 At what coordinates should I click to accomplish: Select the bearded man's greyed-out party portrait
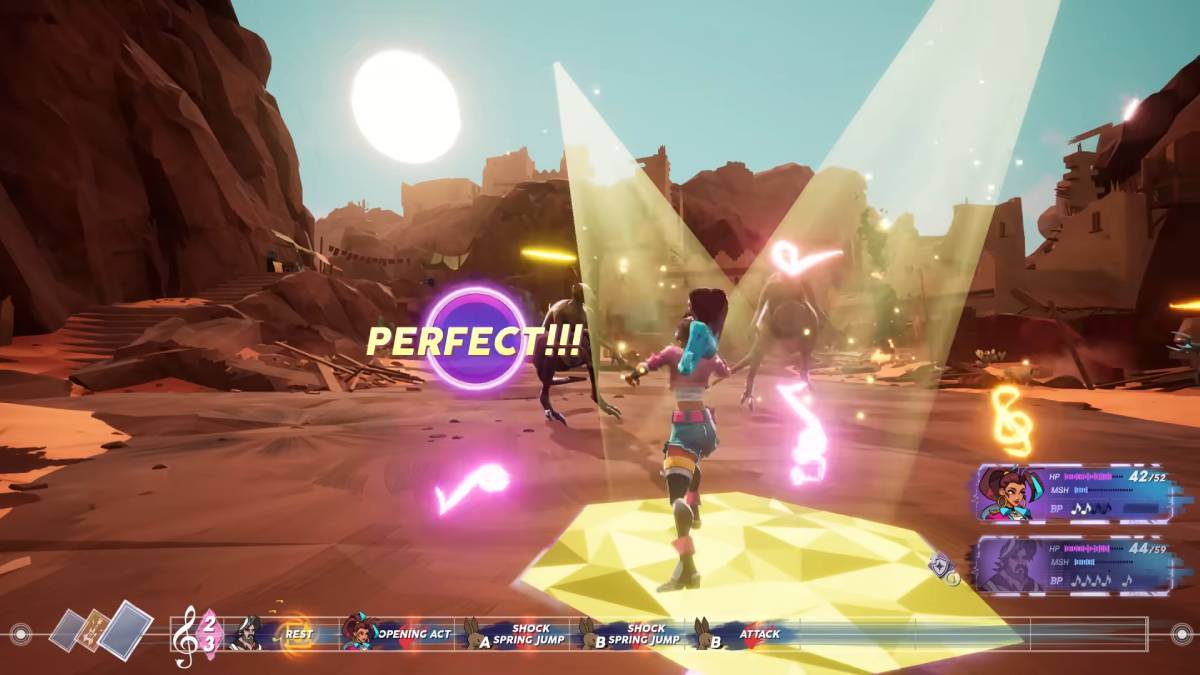click(1010, 567)
